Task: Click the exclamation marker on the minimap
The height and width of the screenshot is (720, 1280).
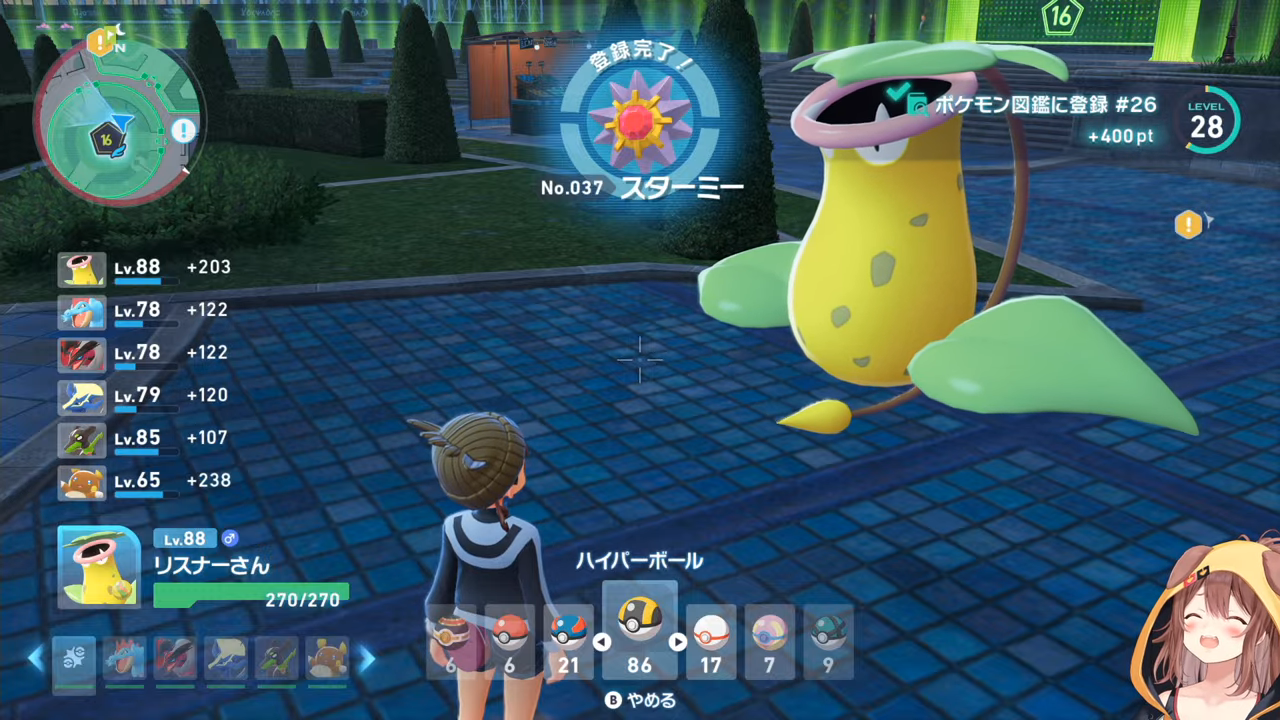Action: pos(183,130)
